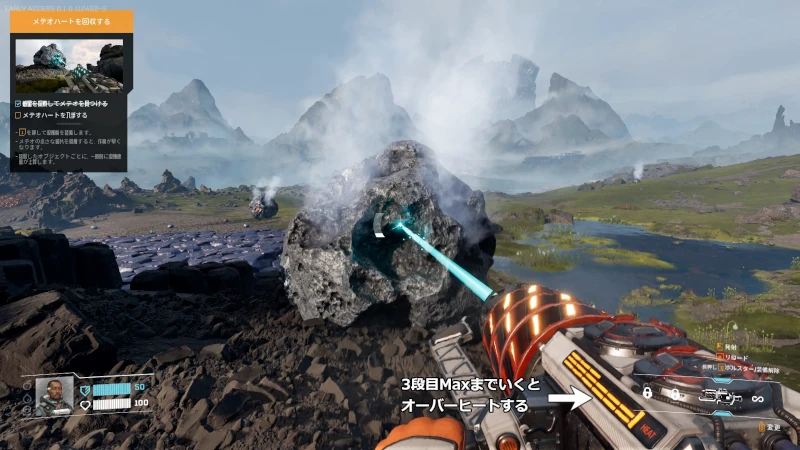Image resolution: width=800 pixels, height=450 pixels.
Task: Select the player character portrait
Action: [53, 397]
